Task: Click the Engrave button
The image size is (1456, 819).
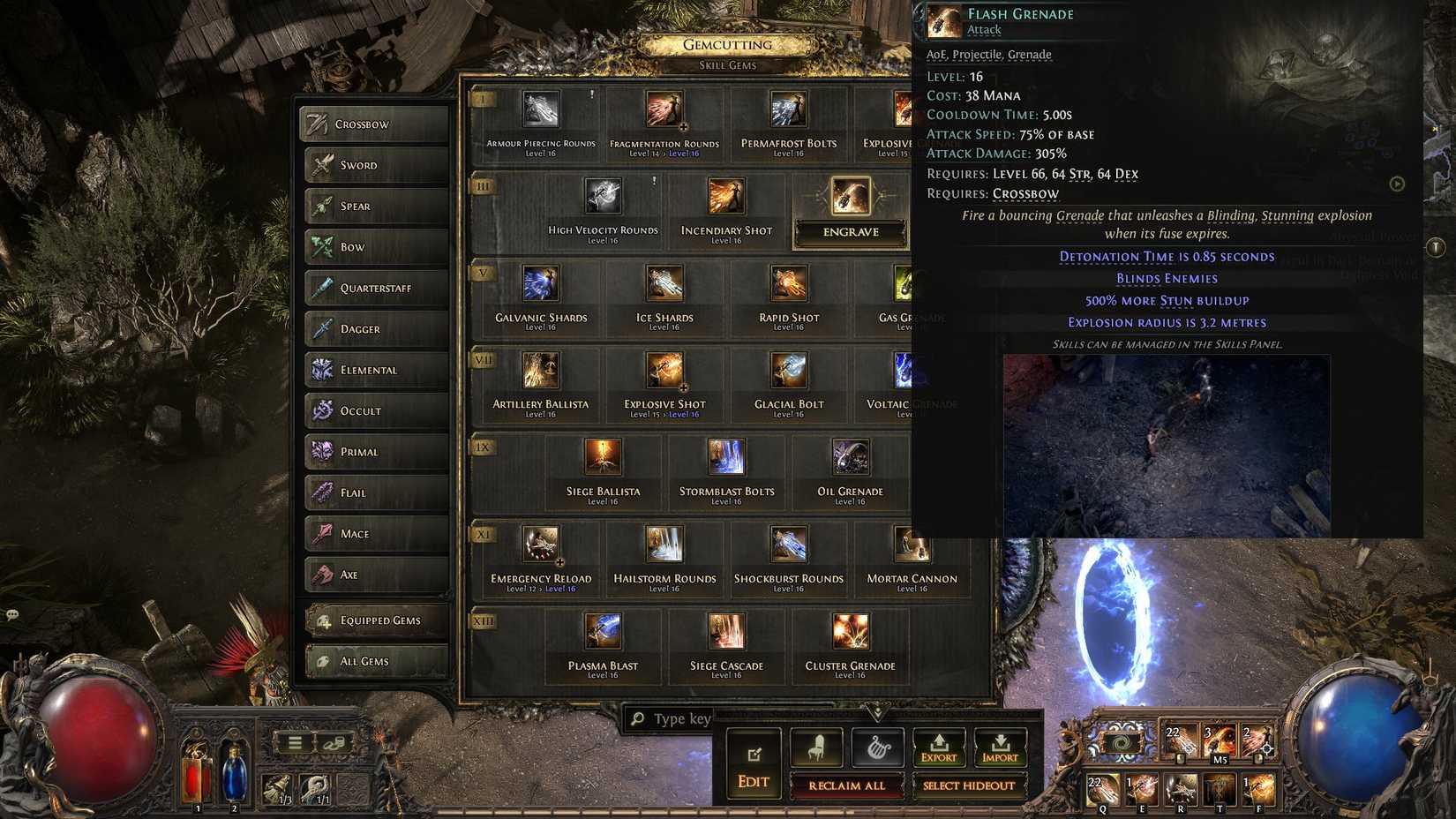Action: [850, 232]
